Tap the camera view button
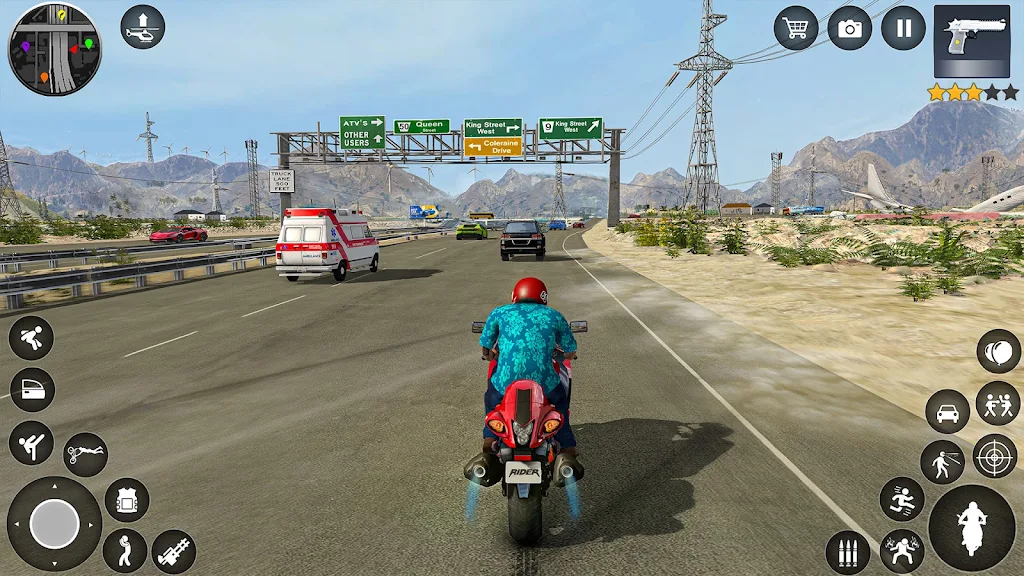1024x576 pixels. tap(850, 28)
